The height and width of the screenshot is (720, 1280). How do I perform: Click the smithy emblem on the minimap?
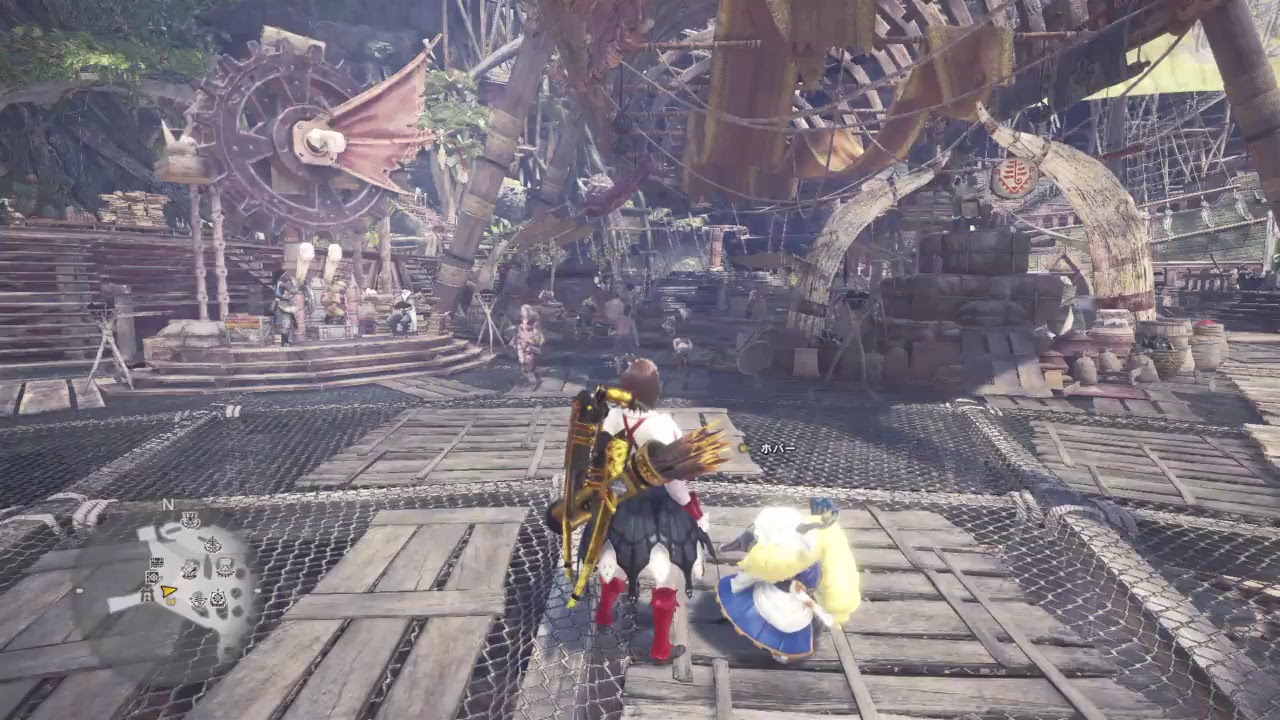point(189,569)
